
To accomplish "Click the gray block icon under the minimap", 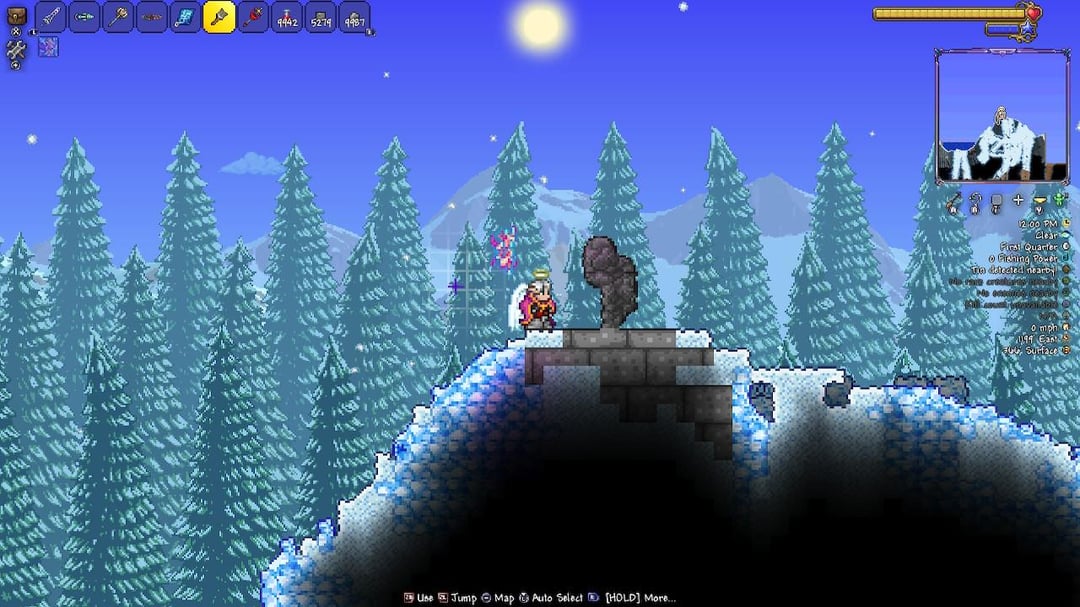I will point(996,201).
